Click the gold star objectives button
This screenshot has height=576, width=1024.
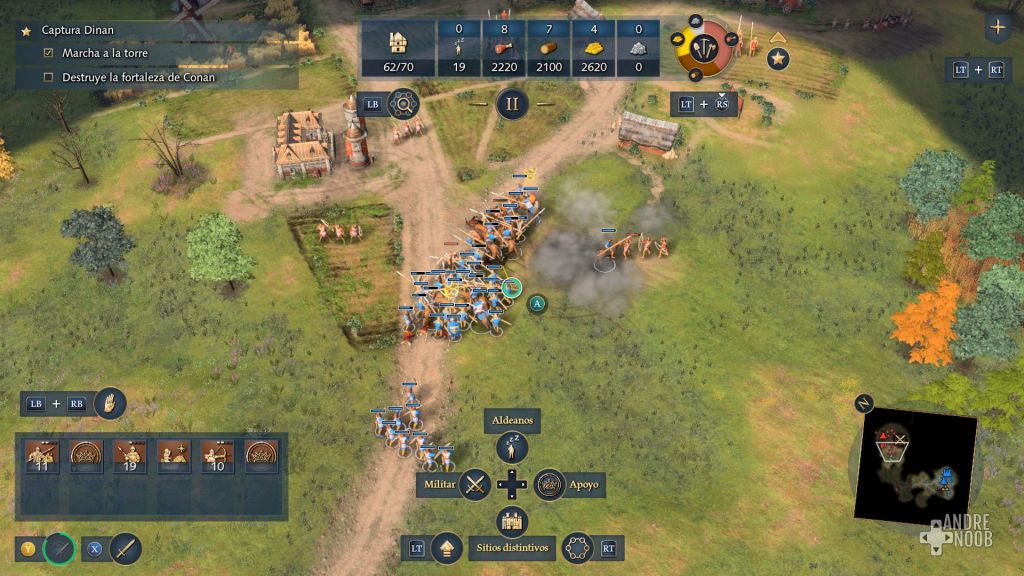click(x=778, y=59)
